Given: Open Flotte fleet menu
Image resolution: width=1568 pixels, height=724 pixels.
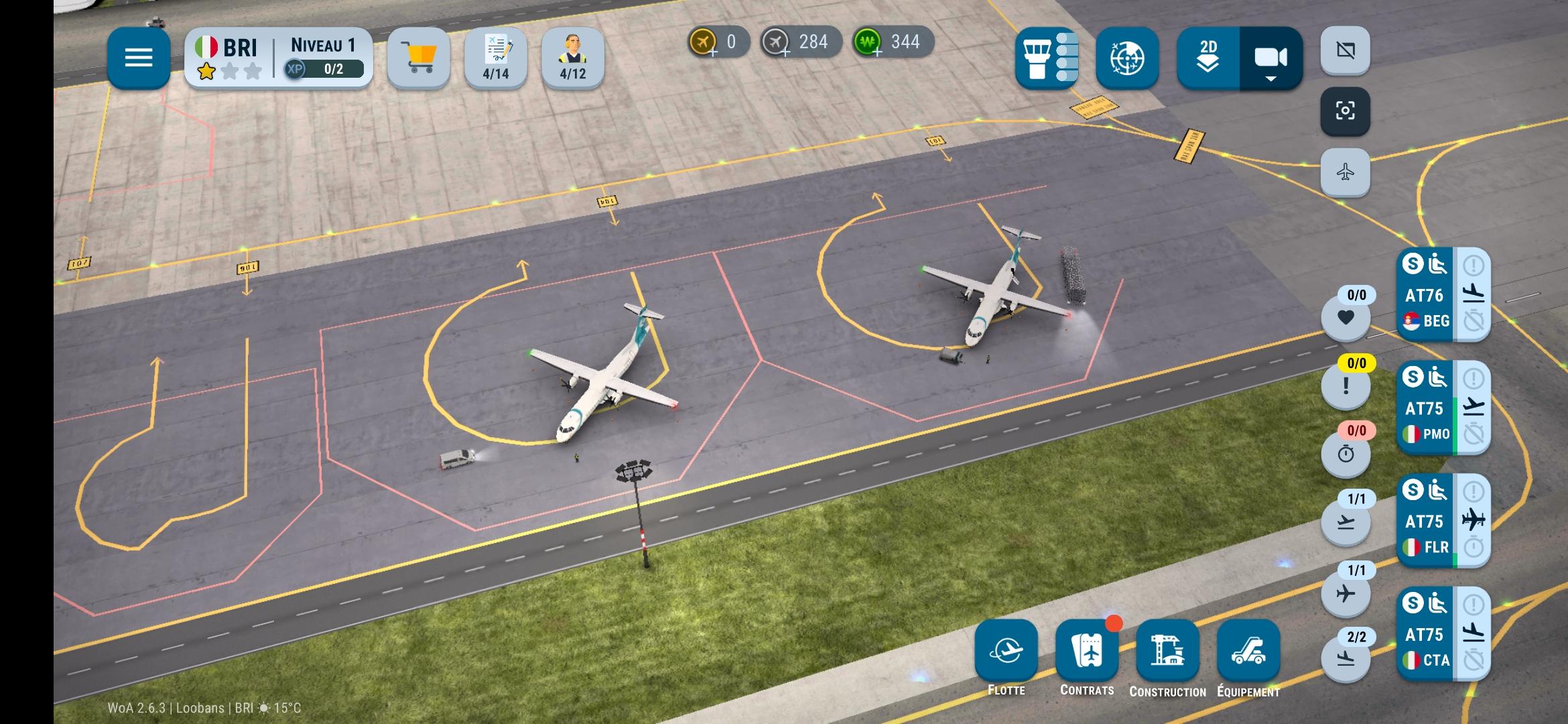Looking at the screenshot, I should point(1006,652).
